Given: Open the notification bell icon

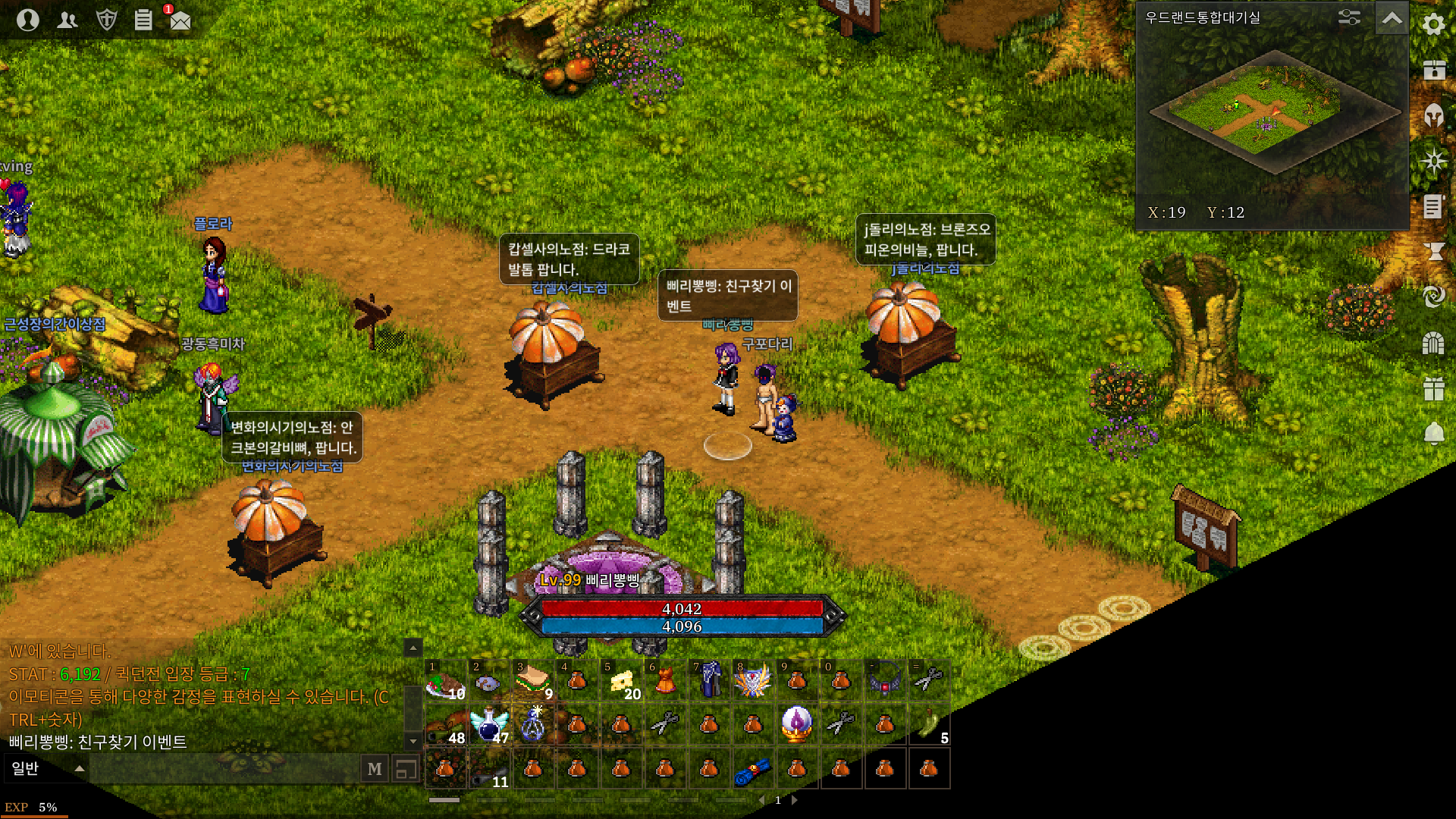Looking at the screenshot, I should click(1433, 434).
